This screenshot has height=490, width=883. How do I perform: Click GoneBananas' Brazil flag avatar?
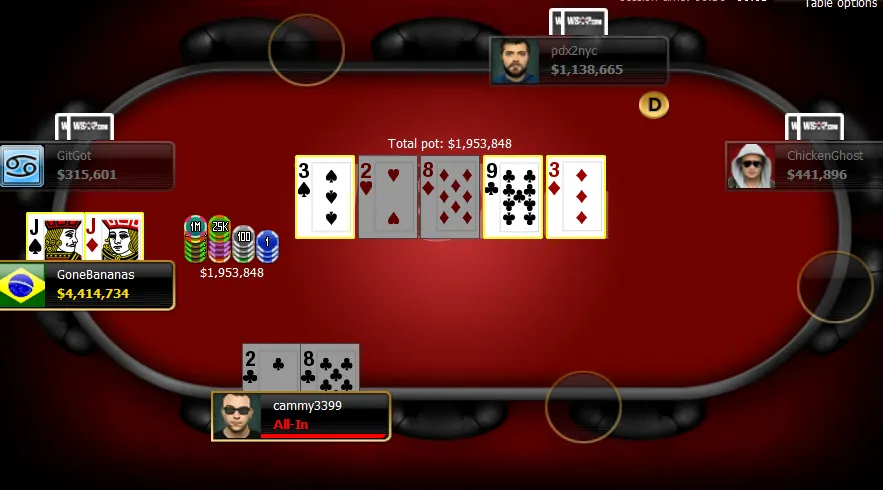[x=23, y=286]
